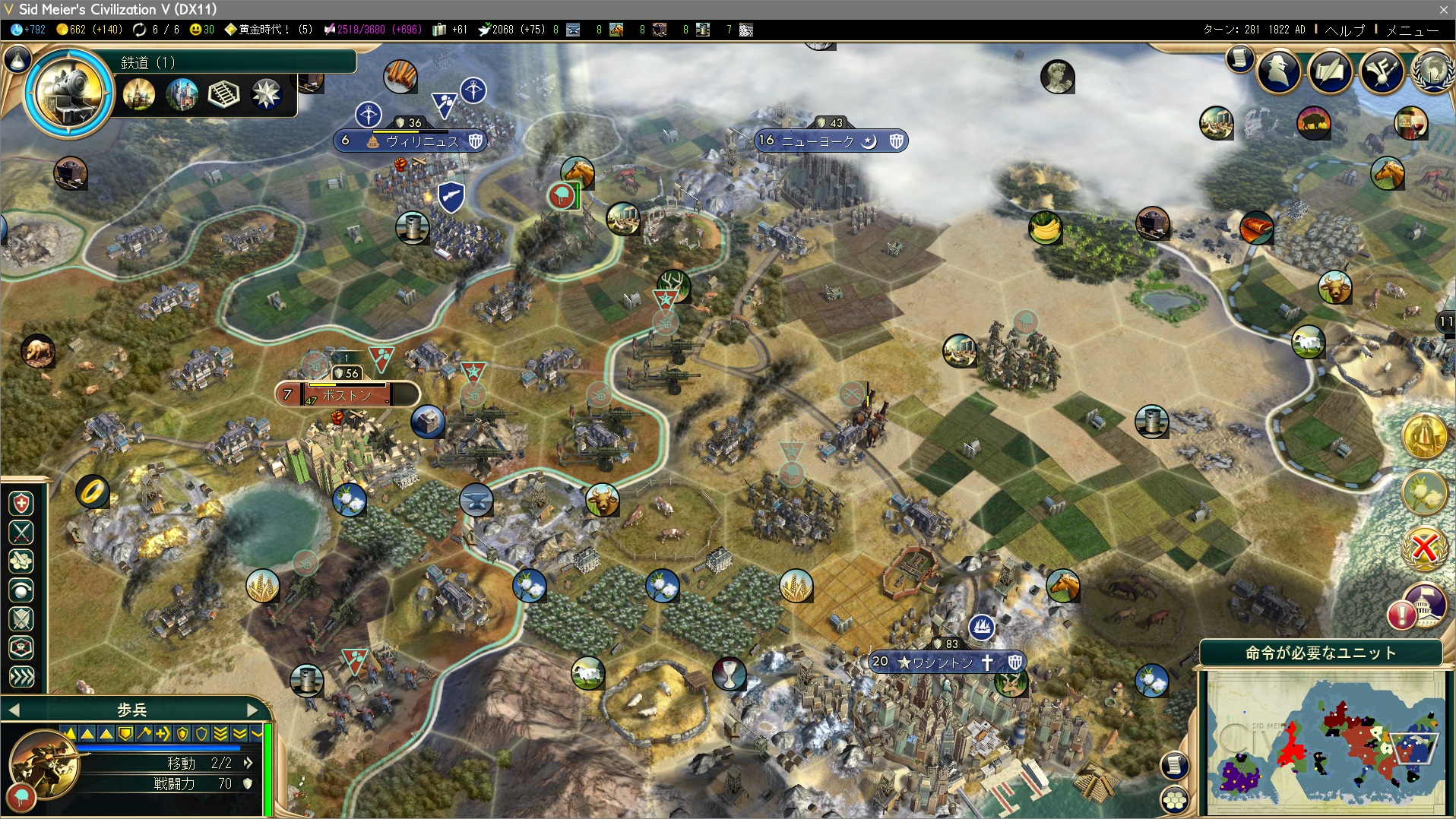Choose the heal red cross promotion

pyautogui.click(x=21, y=504)
